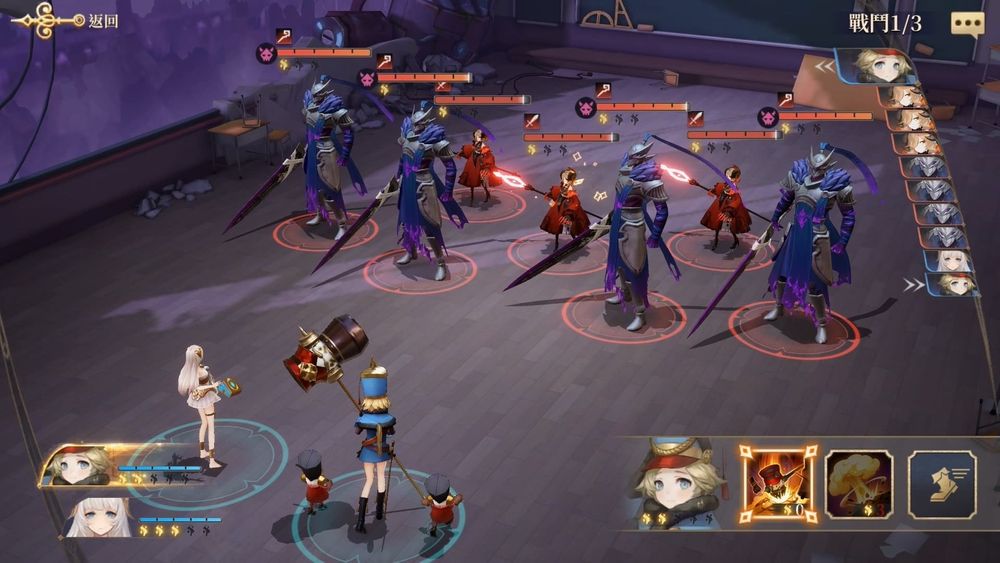
Task: Click the bottom turn-order portrait beside double arrows
Action: point(948,285)
